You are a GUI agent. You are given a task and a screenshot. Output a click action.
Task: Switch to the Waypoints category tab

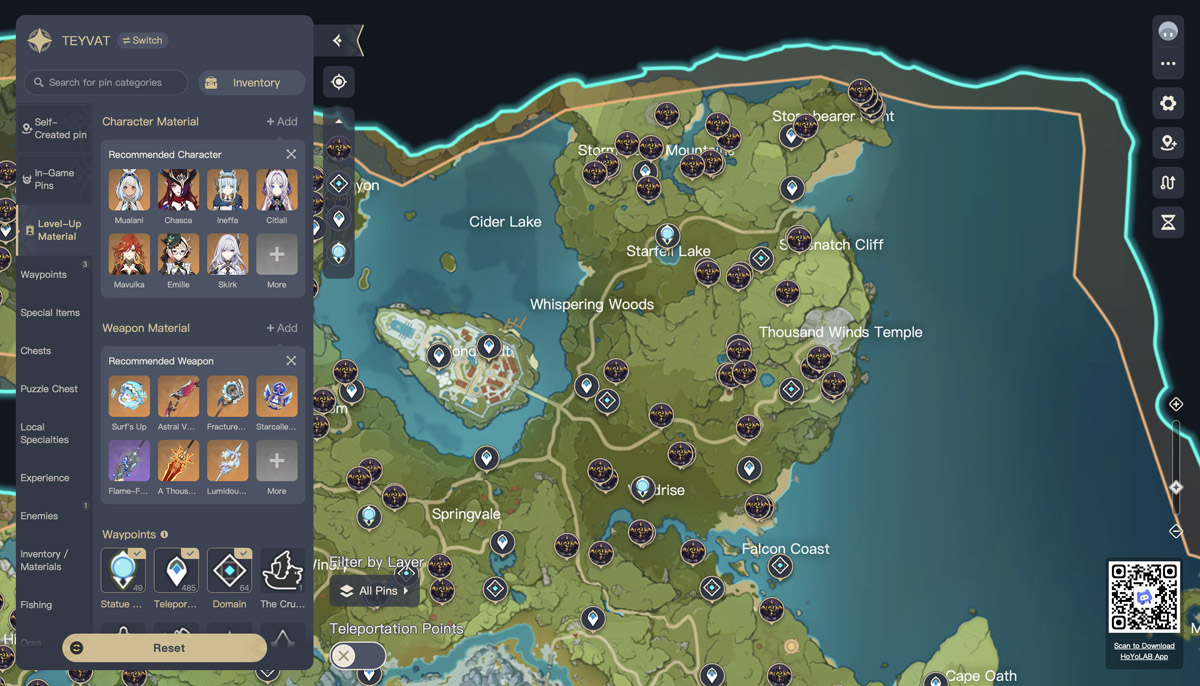click(x=44, y=275)
